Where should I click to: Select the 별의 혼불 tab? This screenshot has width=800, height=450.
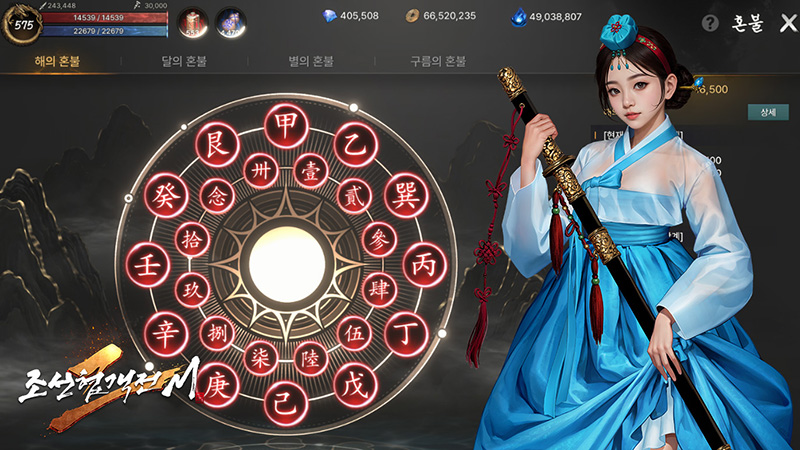(312, 61)
